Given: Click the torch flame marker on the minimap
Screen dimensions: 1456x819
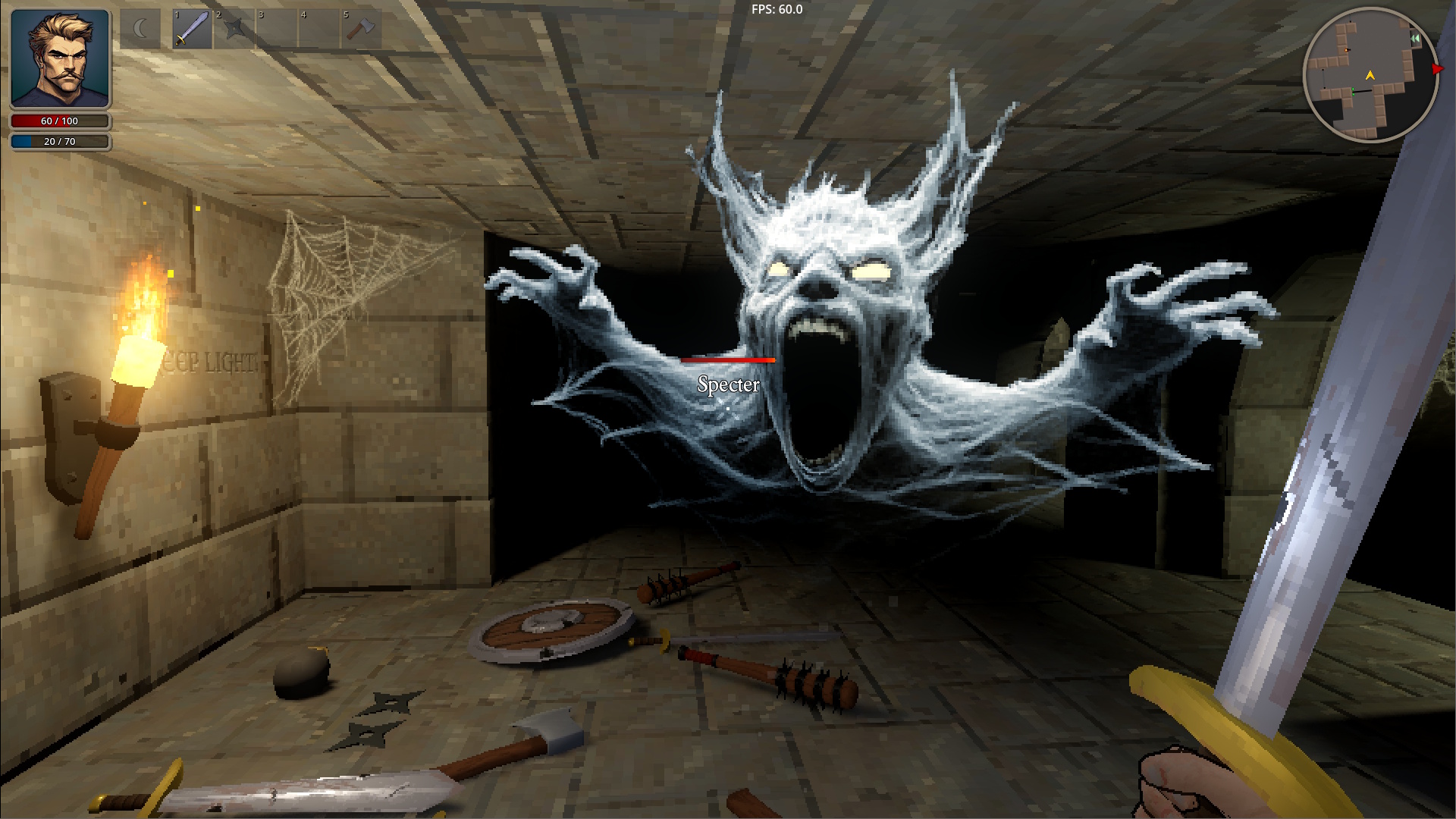Looking at the screenshot, I should (x=1346, y=50).
